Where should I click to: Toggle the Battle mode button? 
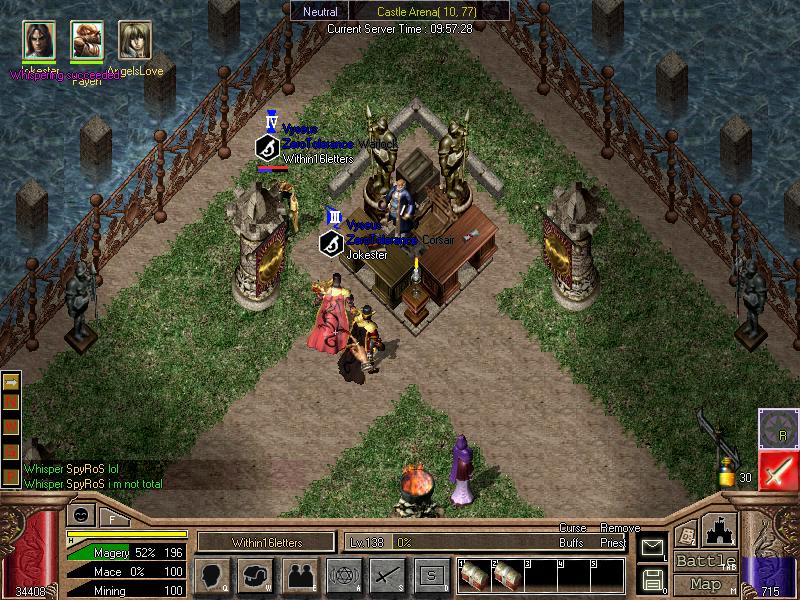click(x=705, y=561)
